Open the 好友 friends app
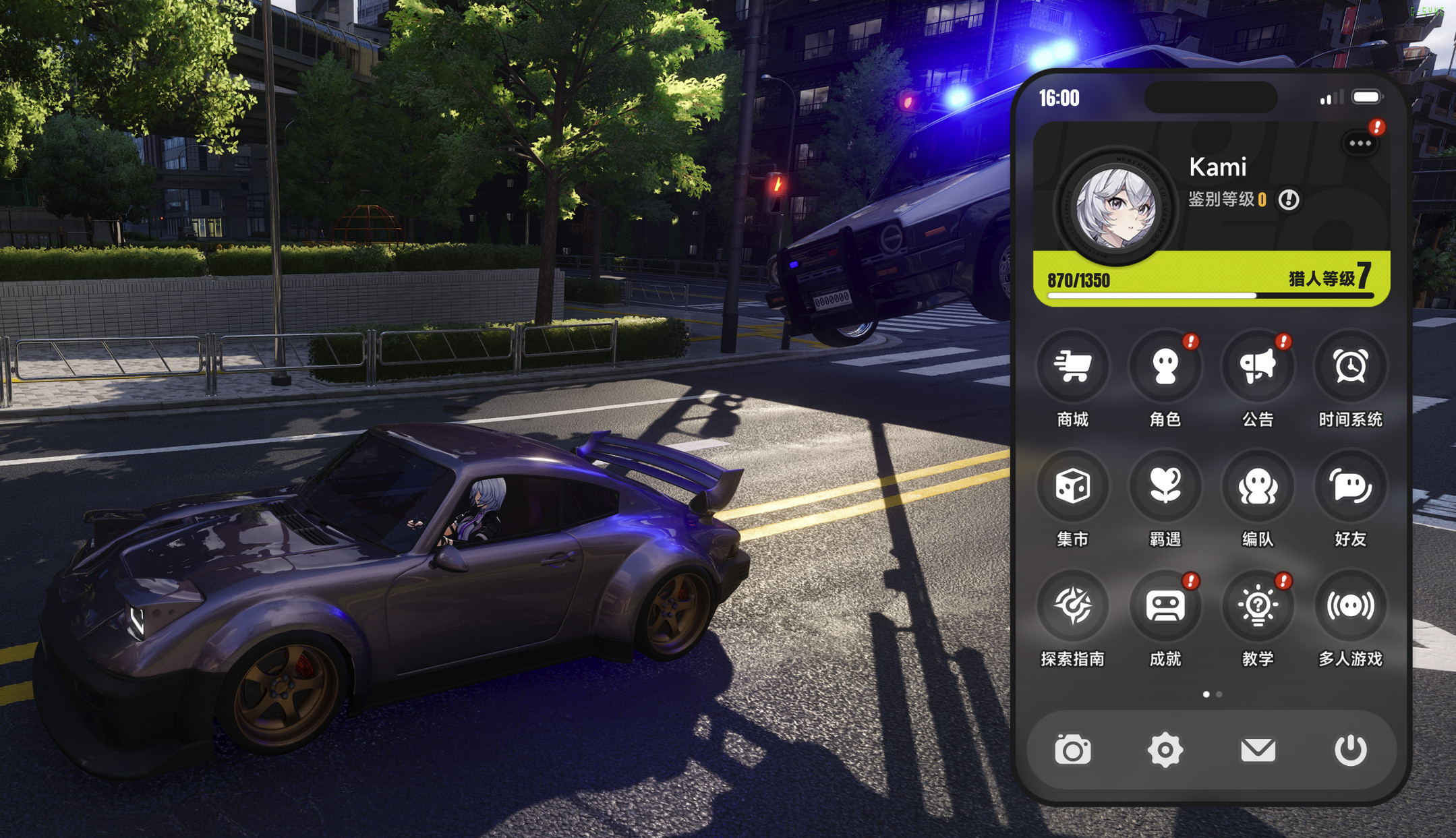Screen dimensions: 1456x838 (x=1350, y=486)
